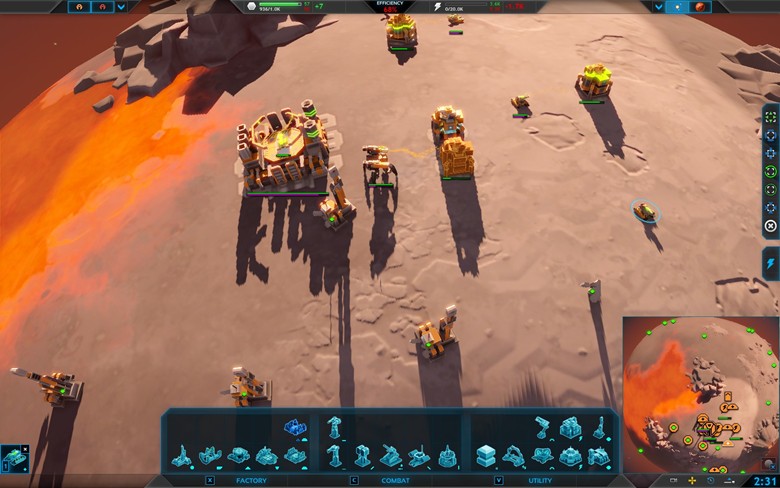The height and width of the screenshot is (488, 780).
Task: Select the topmost green command mode icon
Action: (x=770, y=117)
